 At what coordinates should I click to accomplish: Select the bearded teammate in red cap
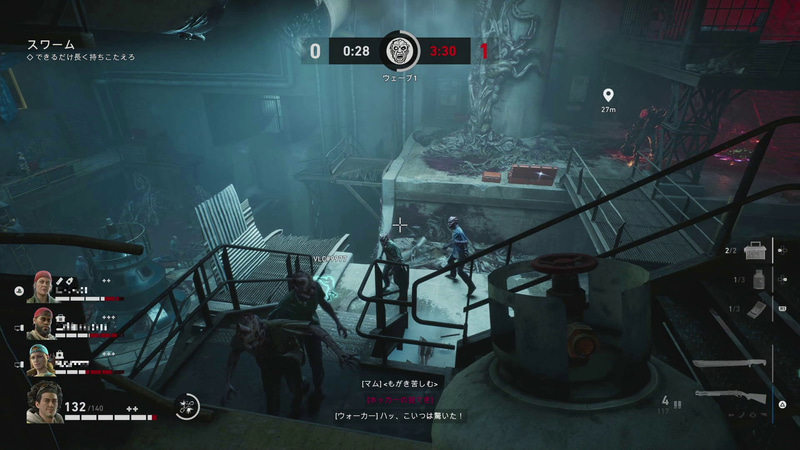click(x=40, y=322)
